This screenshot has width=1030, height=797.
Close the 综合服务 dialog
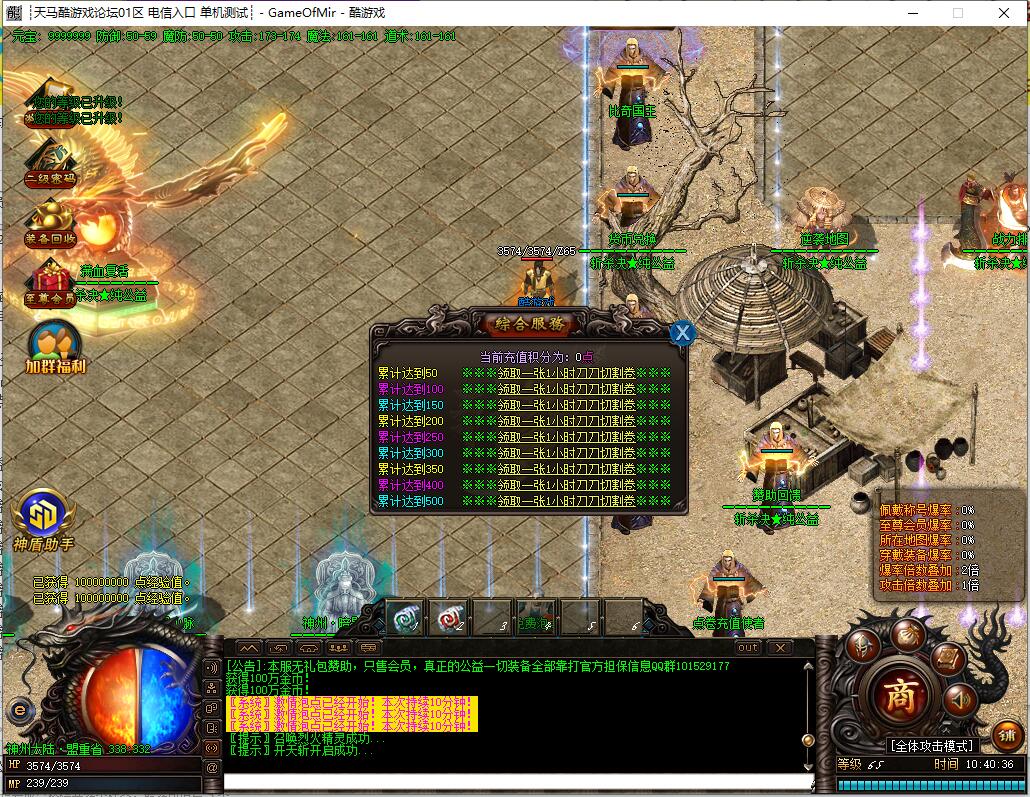pos(682,333)
